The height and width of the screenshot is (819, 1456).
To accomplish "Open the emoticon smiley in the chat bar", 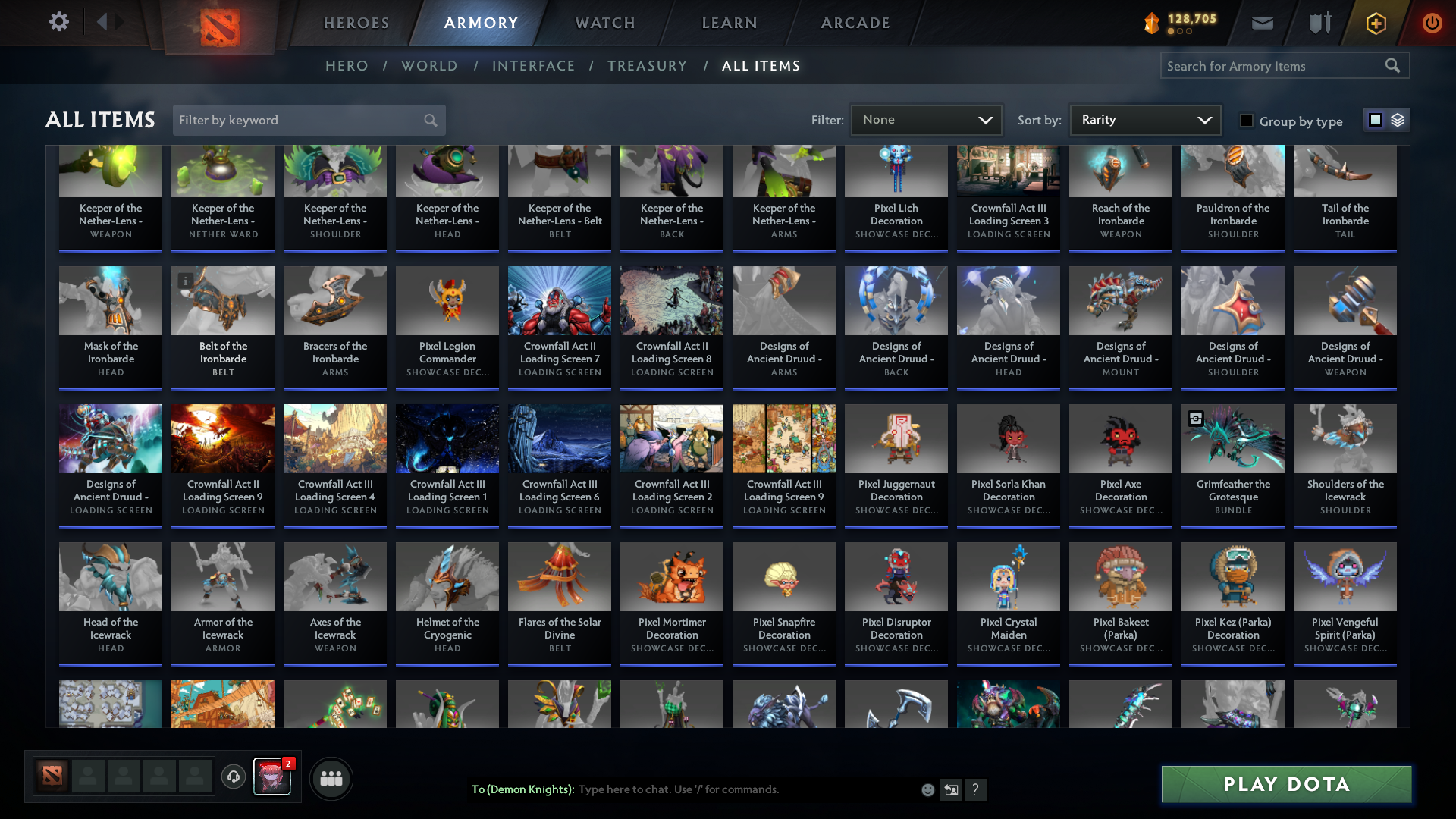I will coord(927,789).
